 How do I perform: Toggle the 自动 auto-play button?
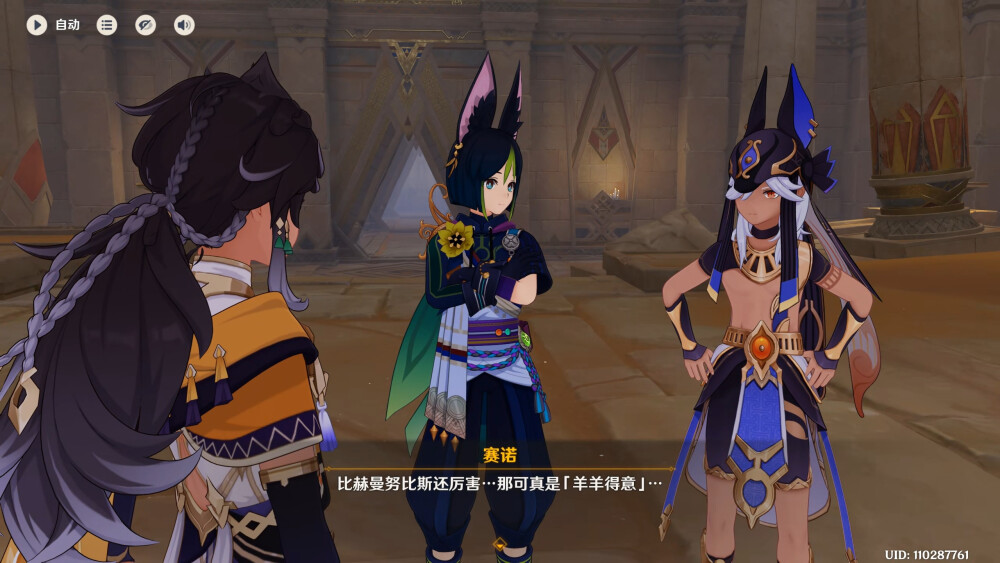(x=37, y=25)
